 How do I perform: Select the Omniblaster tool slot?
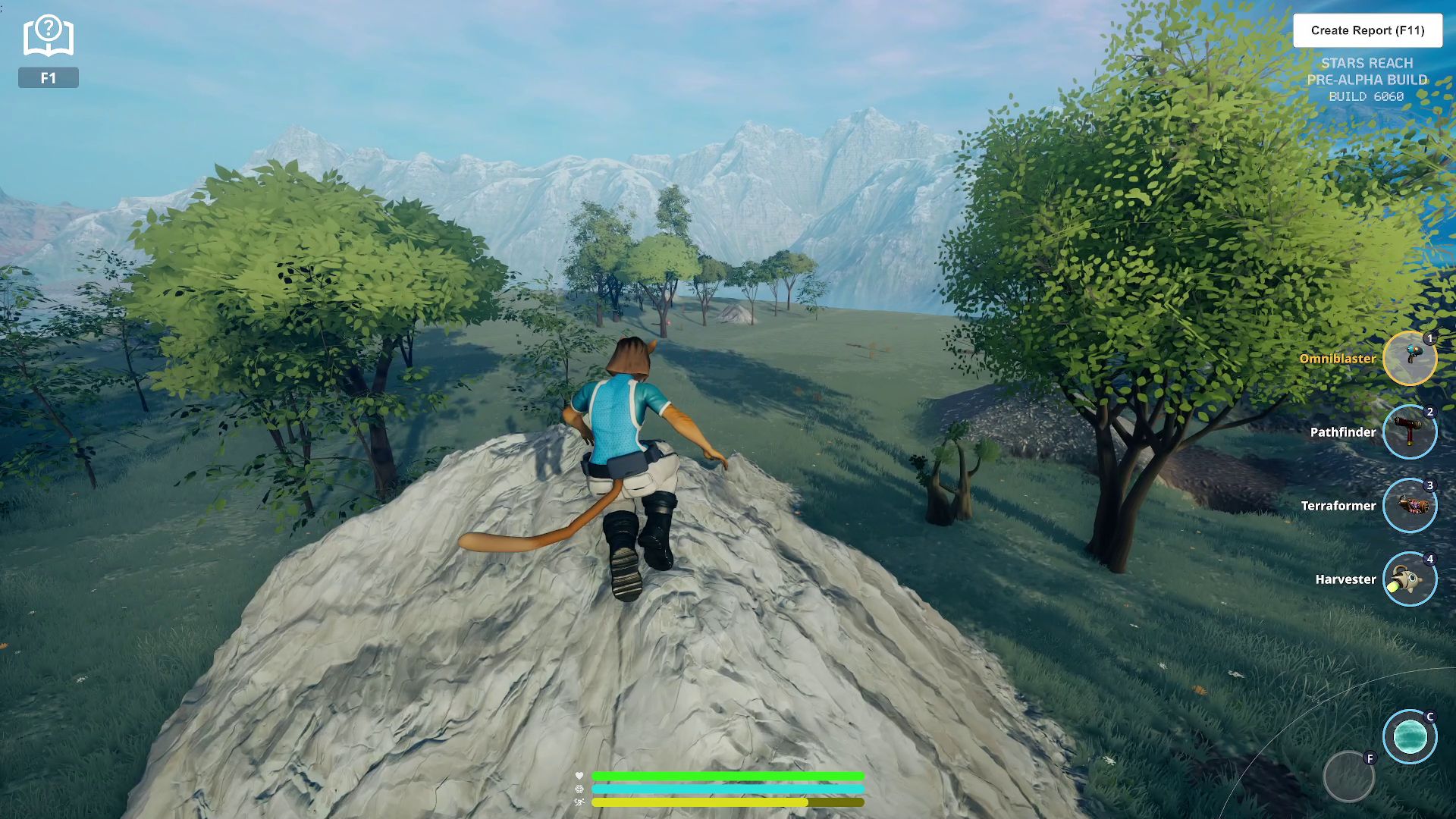[1409, 358]
